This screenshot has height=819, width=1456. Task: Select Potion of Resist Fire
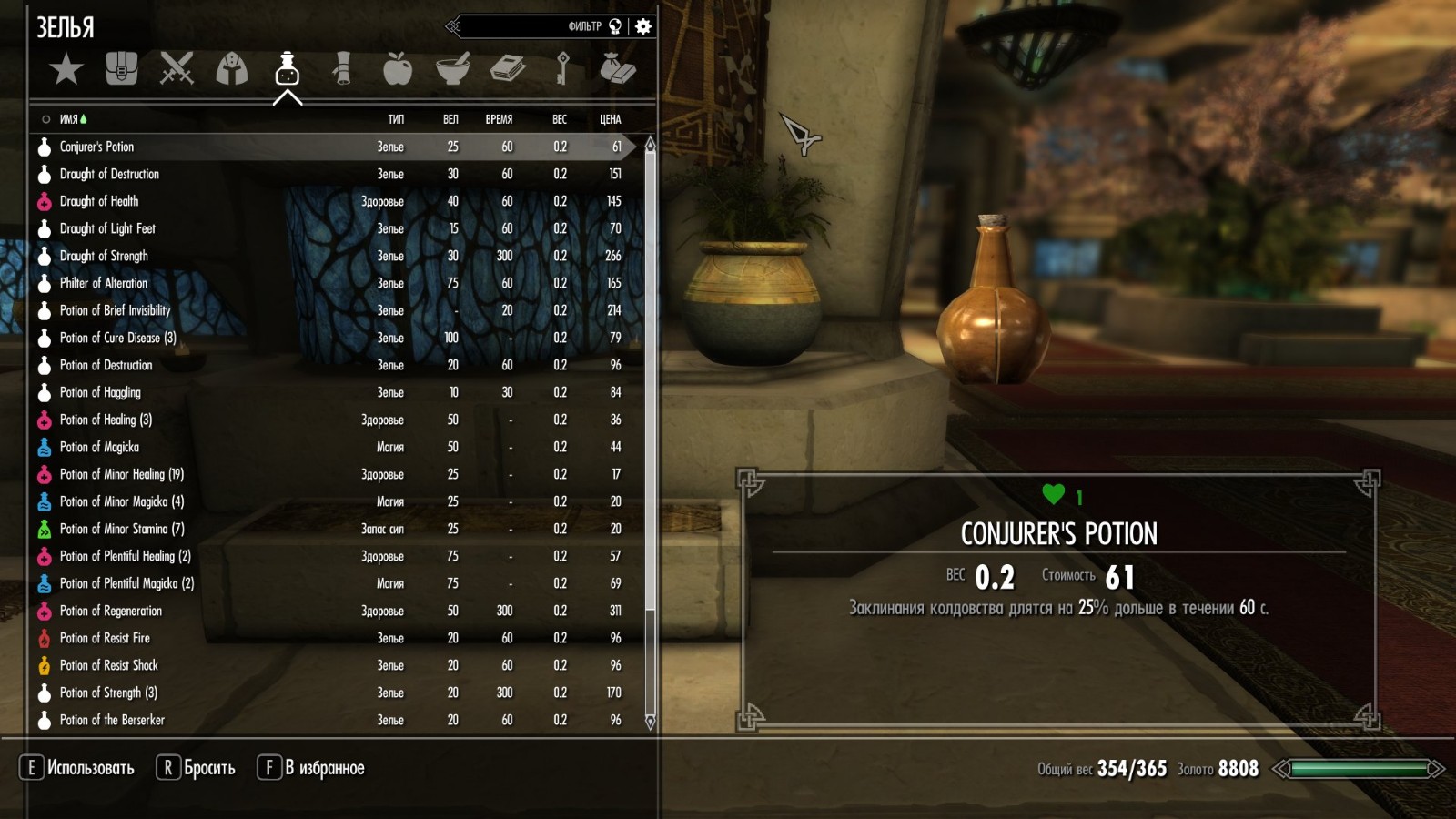point(105,638)
